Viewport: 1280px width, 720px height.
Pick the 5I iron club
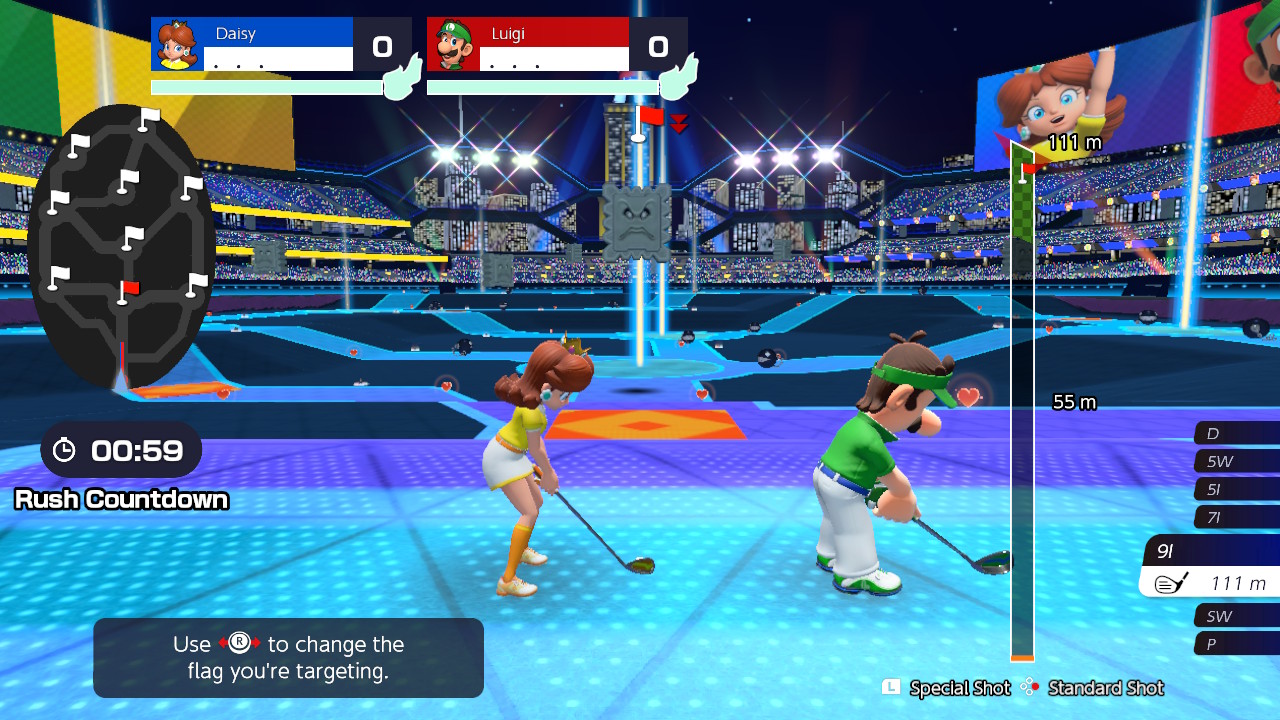[x=1236, y=489]
